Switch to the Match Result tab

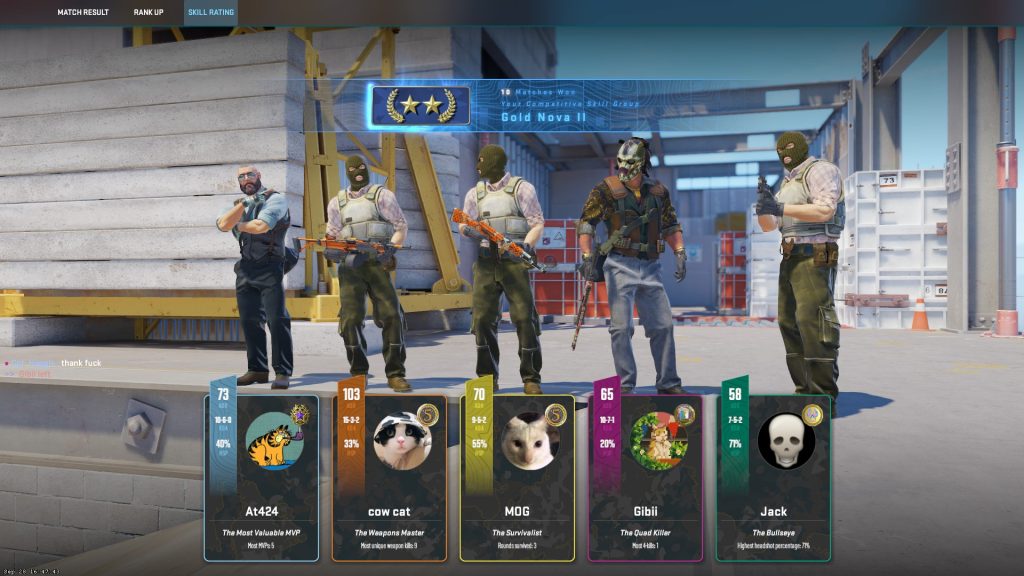(83, 12)
